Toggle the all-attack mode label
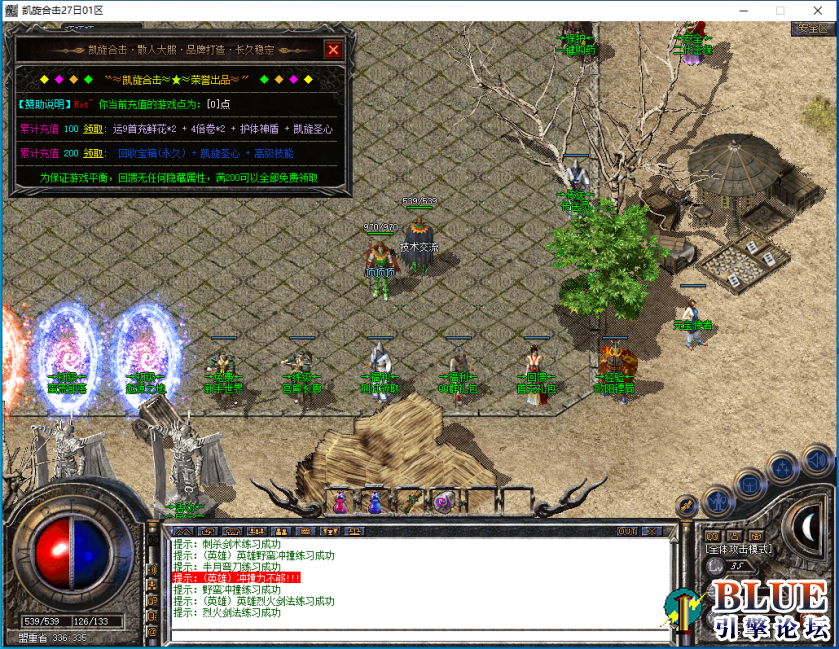This screenshot has height=649, width=839. tap(741, 549)
